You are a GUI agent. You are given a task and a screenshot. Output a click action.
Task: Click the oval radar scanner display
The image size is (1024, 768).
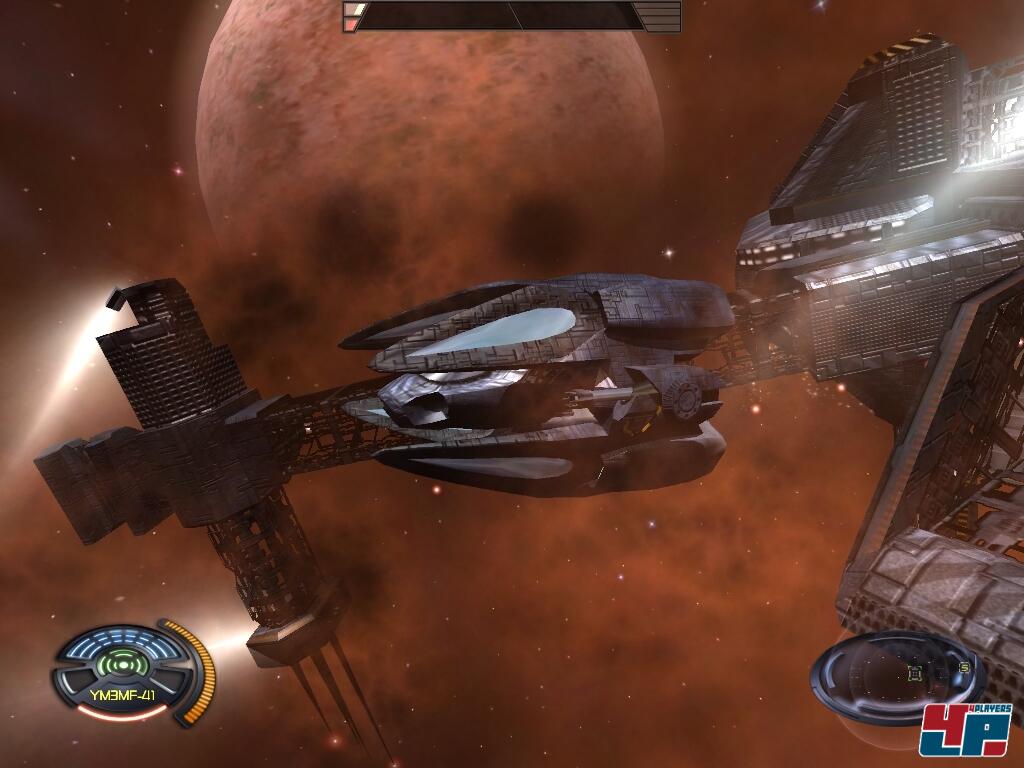[893, 675]
